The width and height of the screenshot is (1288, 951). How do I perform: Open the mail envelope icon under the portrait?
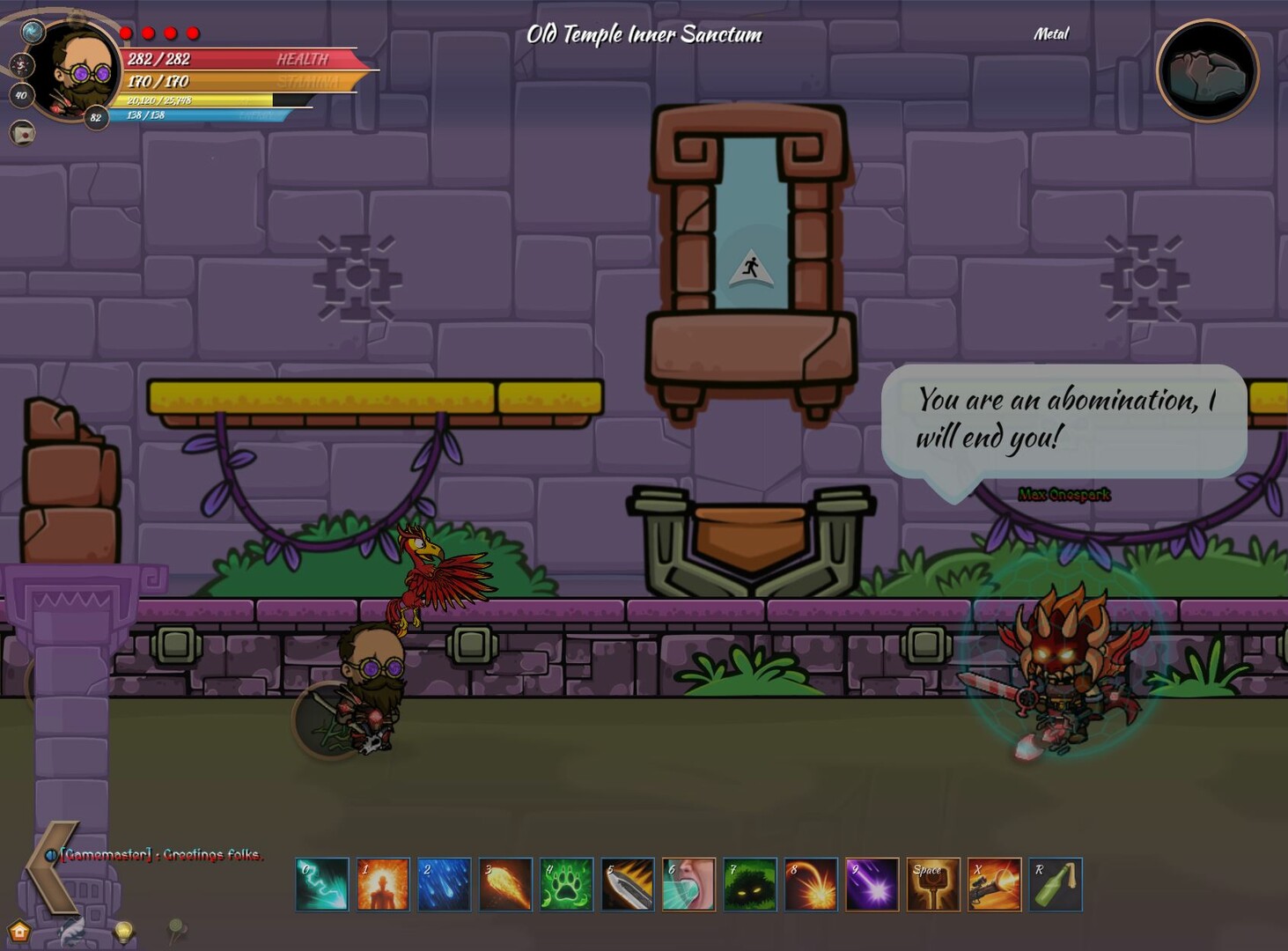(x=24, y=134)
